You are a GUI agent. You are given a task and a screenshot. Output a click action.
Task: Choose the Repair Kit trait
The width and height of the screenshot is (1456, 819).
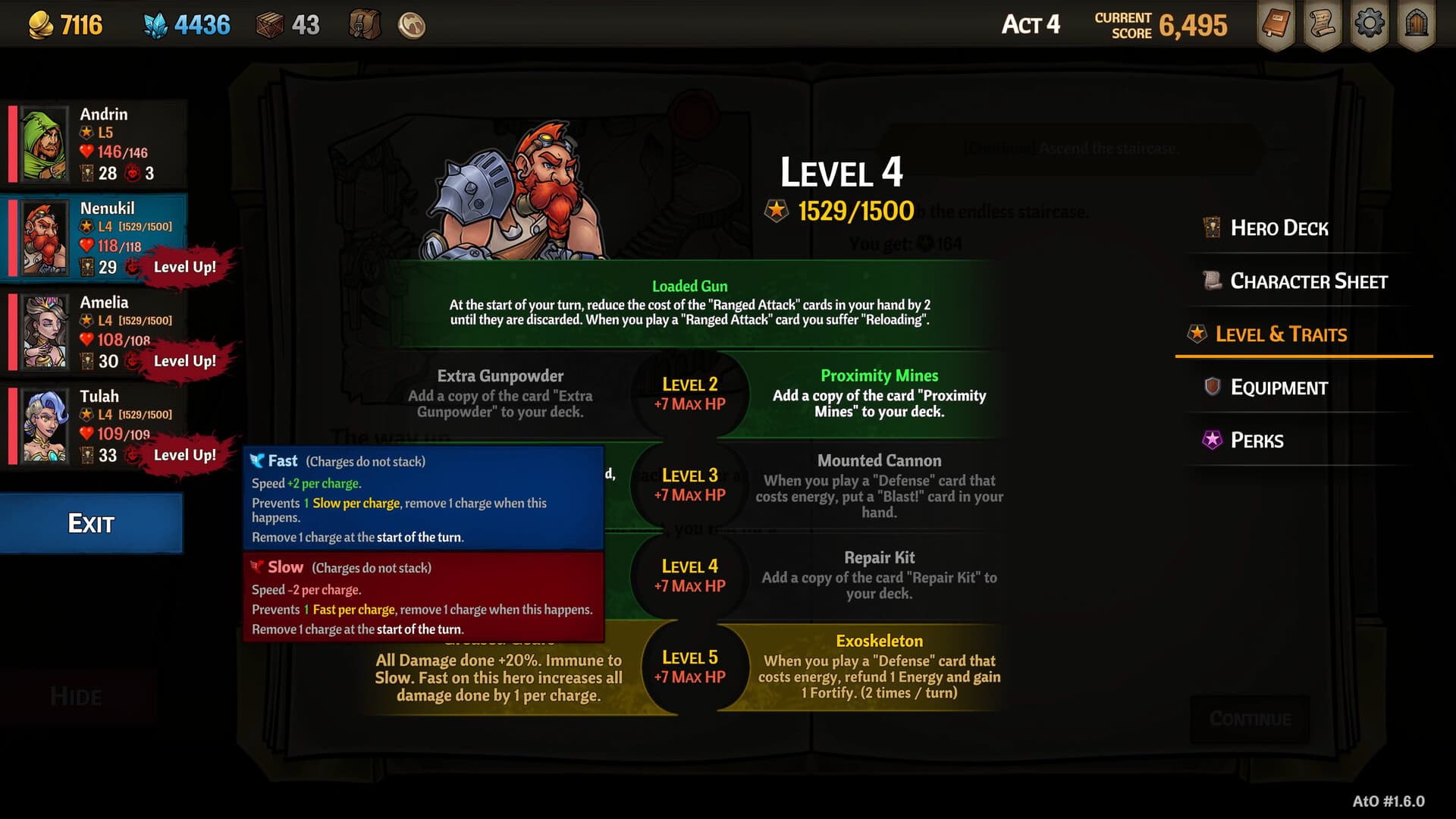(x=879, y=576)
